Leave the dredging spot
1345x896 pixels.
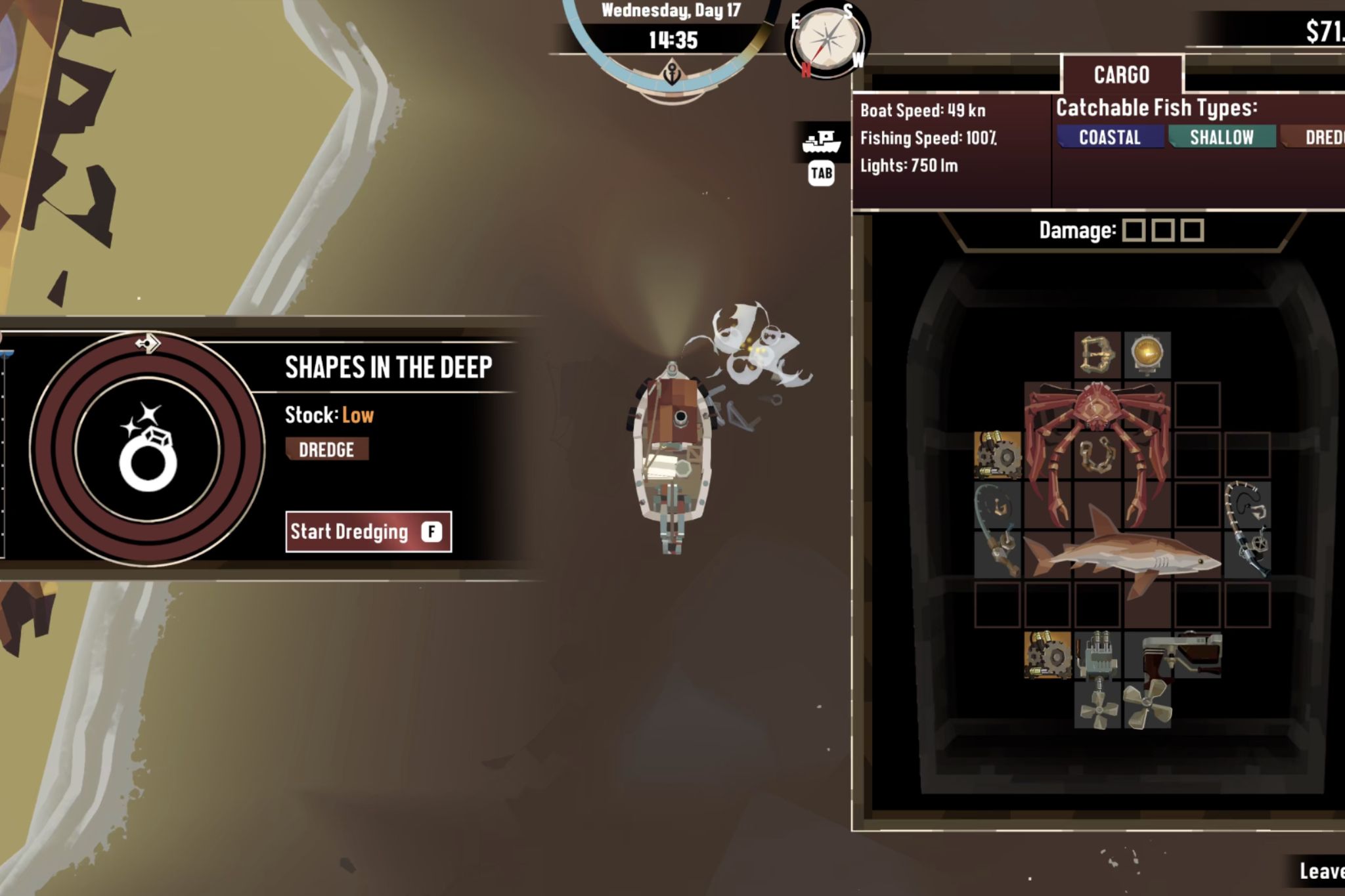tap(1321, 871)
